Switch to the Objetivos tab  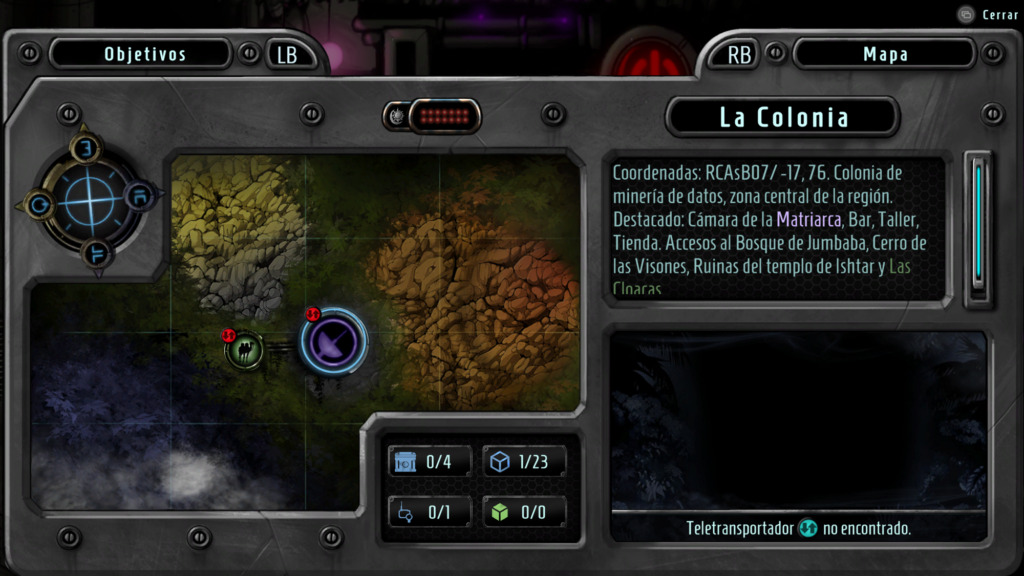[x=145, y=54]
